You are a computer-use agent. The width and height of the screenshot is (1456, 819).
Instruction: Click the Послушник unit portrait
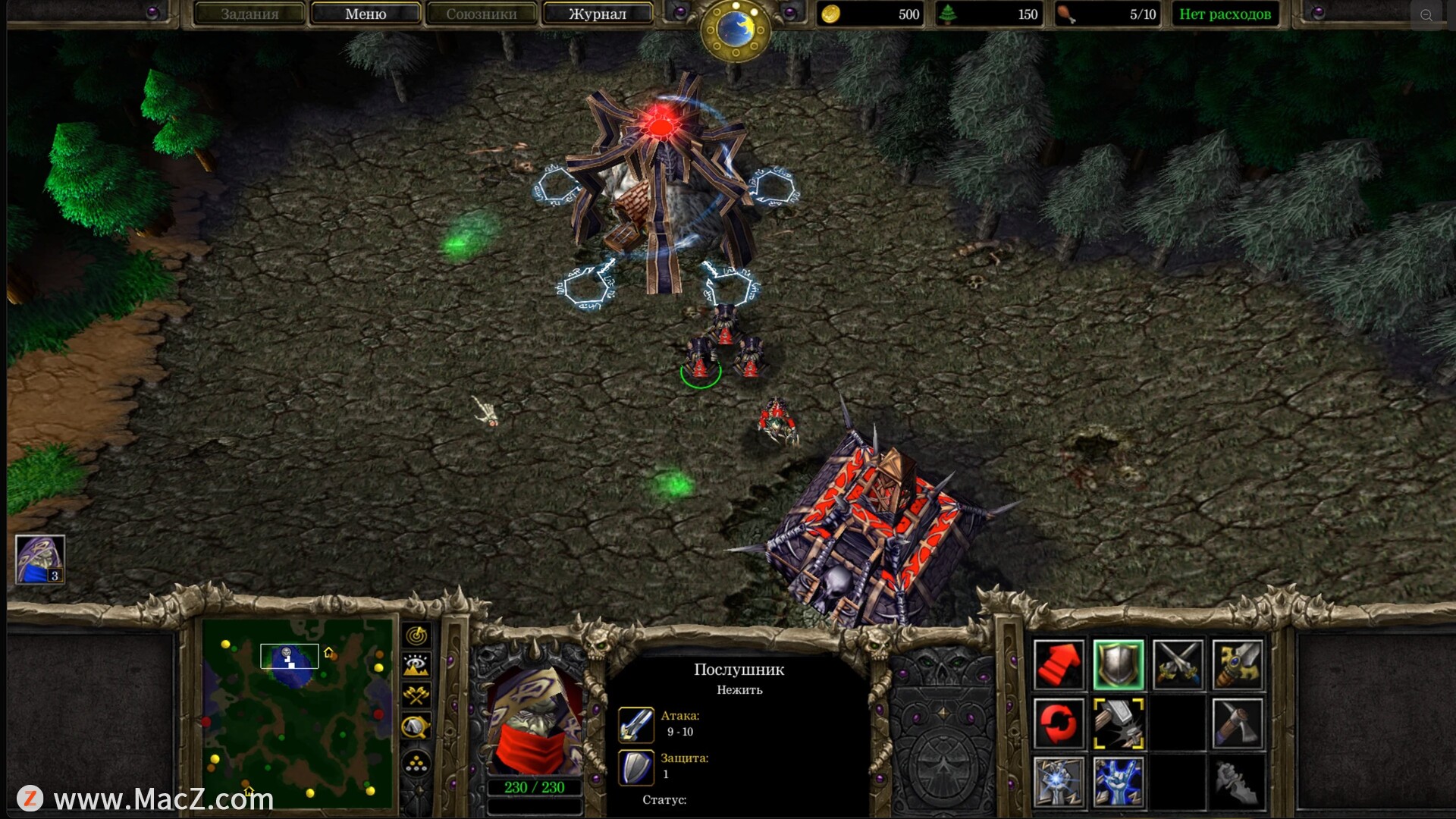[535, 720]
